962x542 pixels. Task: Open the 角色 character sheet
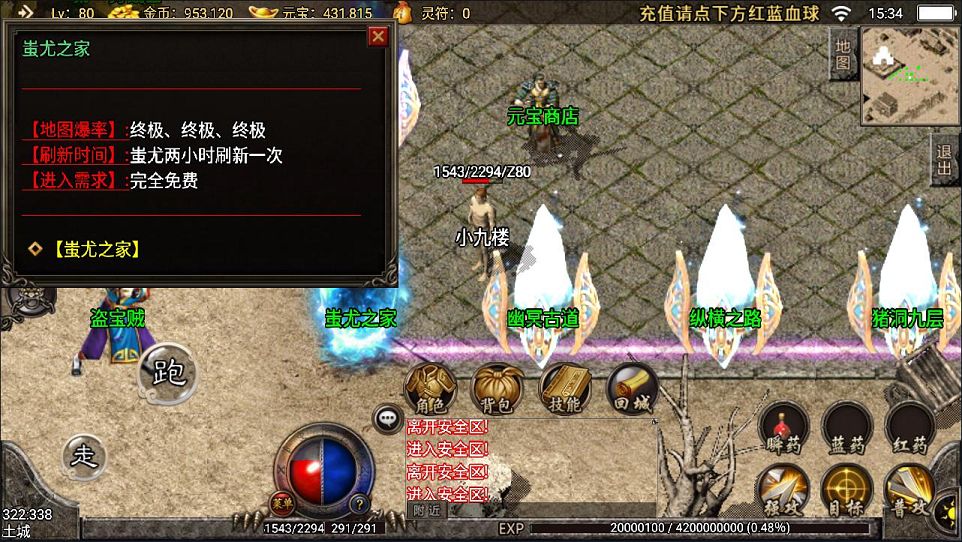[x=430, y=389]
